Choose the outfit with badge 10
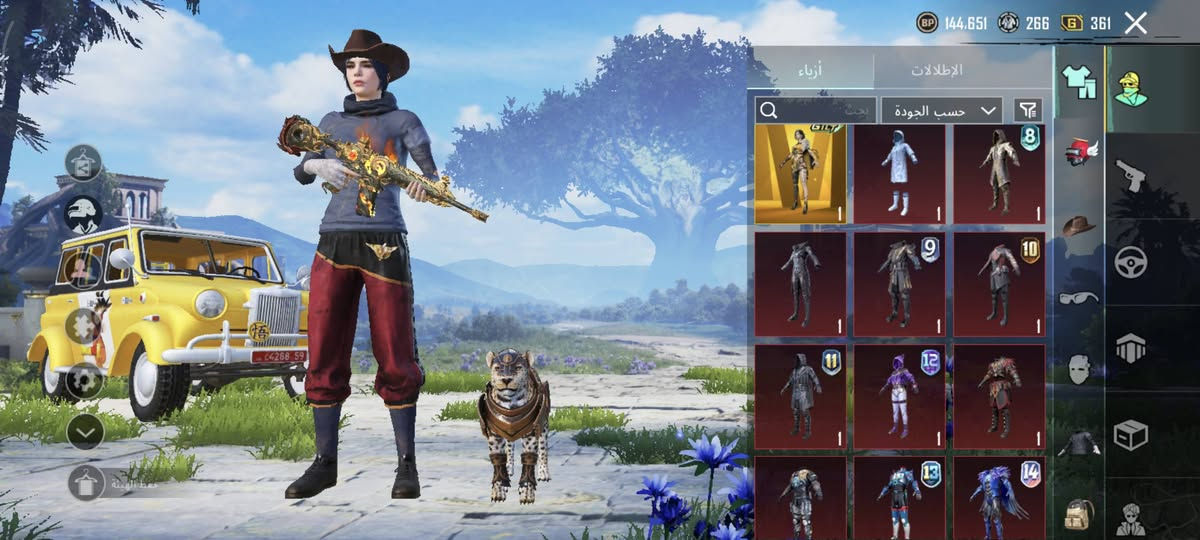This screenshot has width=1200, height=540. coord(999,283)
